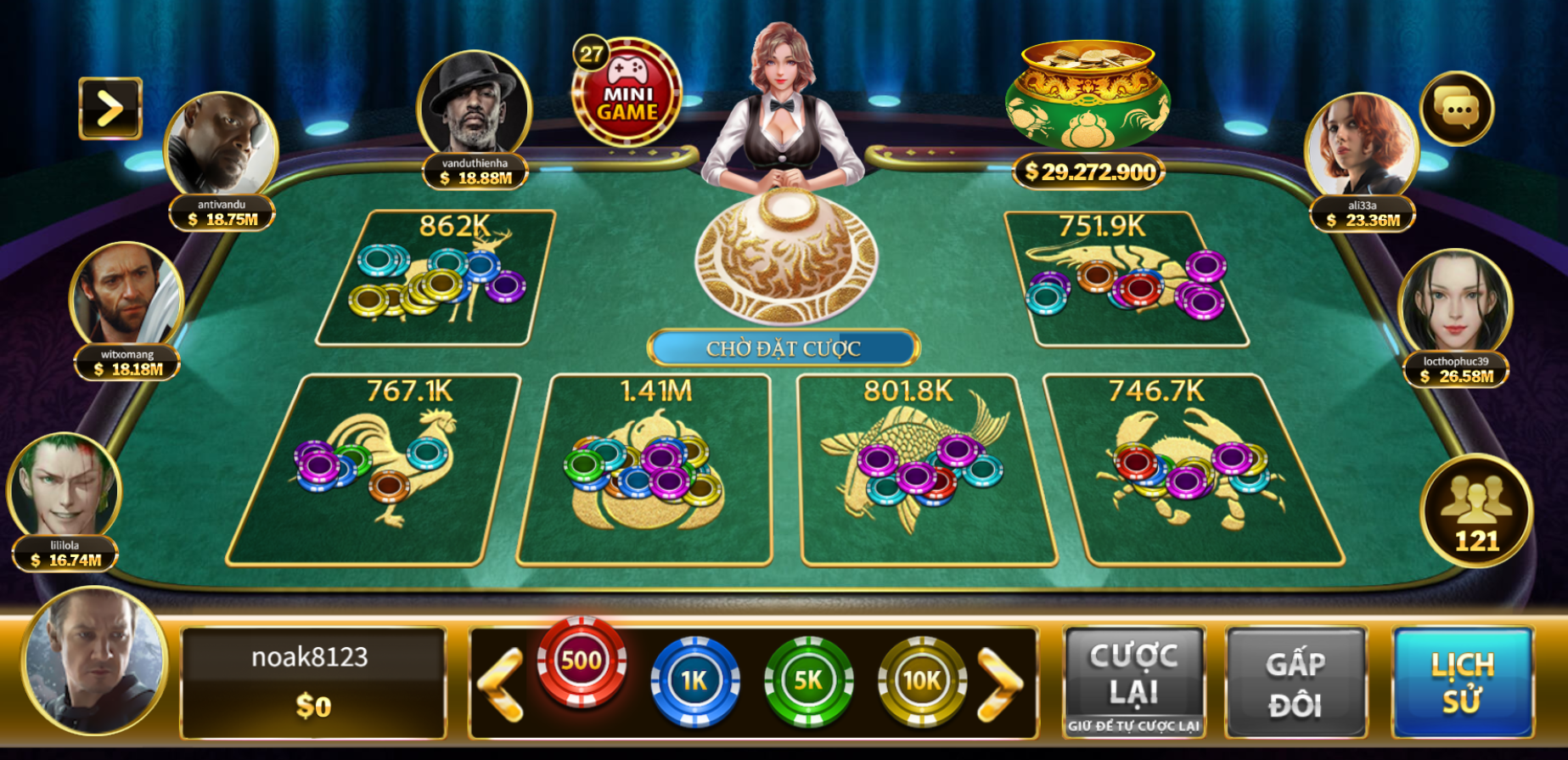1568x760 pixels.
Task: Click the Cược Lại rebet button
Action: click(x=1134, y=681)
